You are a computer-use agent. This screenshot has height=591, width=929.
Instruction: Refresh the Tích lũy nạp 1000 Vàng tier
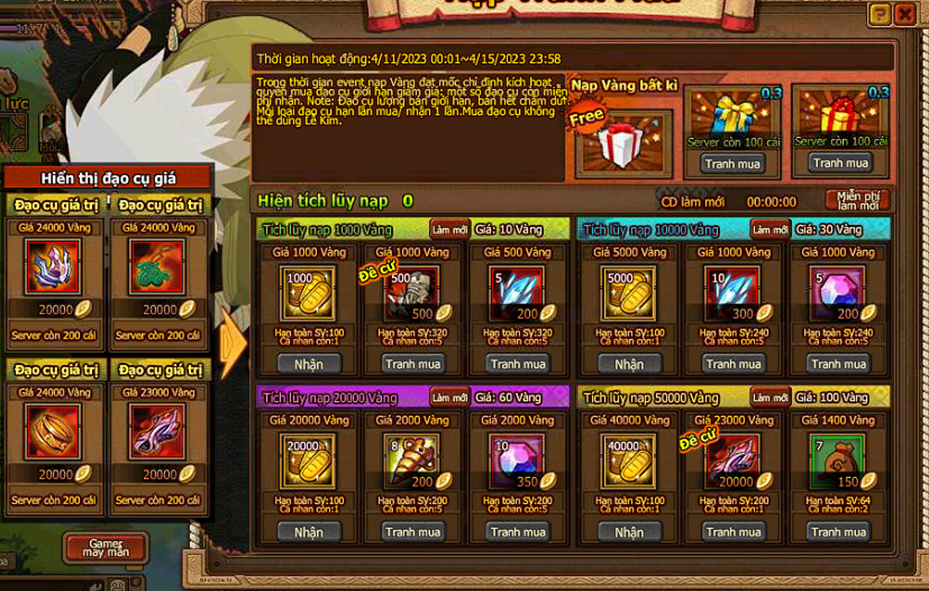(449, 229)
